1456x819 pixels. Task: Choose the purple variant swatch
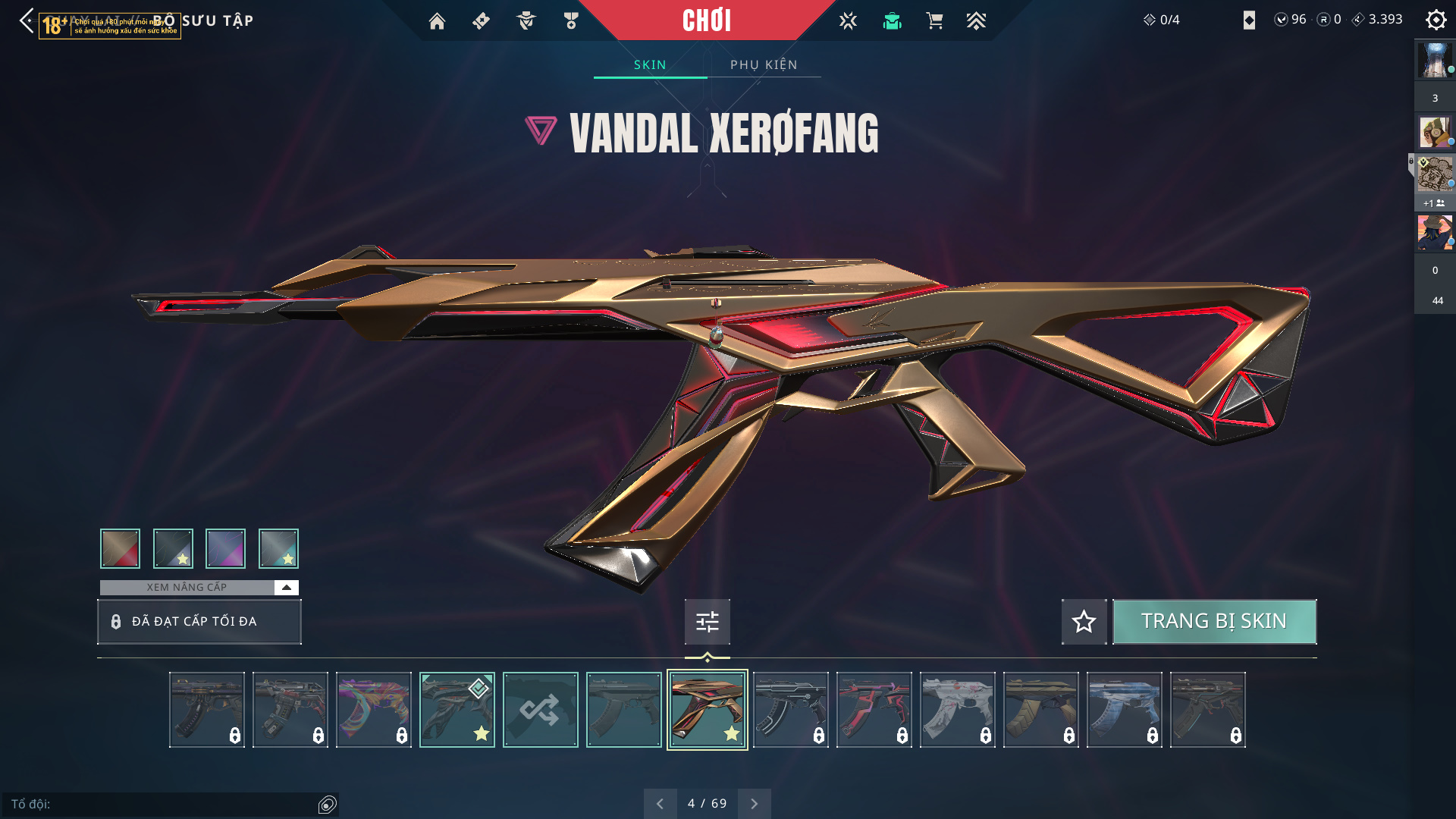pyautogui.click(x=225, y=548)
